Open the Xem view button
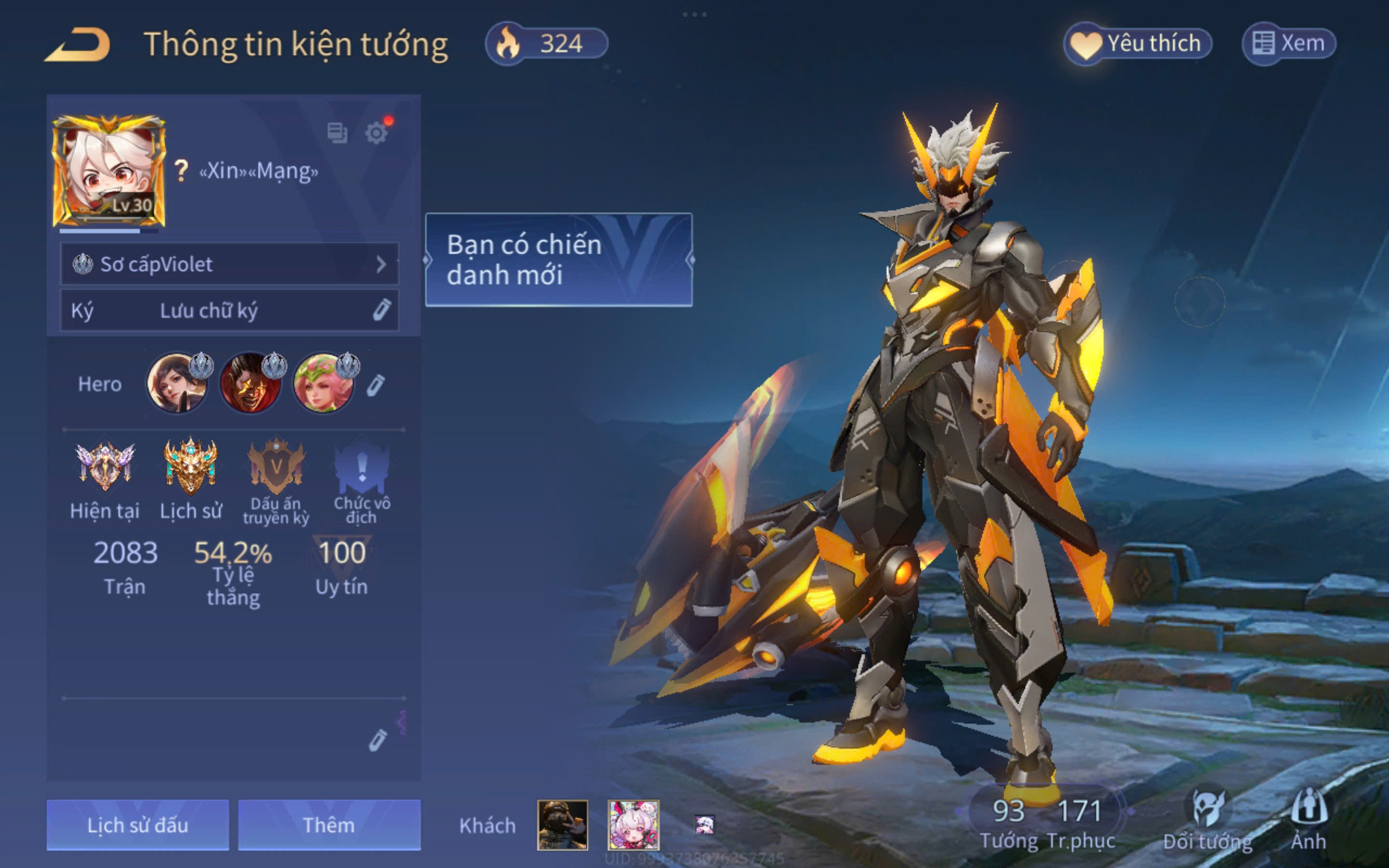Viewport: 1389px width, 868px height. 1289,44
